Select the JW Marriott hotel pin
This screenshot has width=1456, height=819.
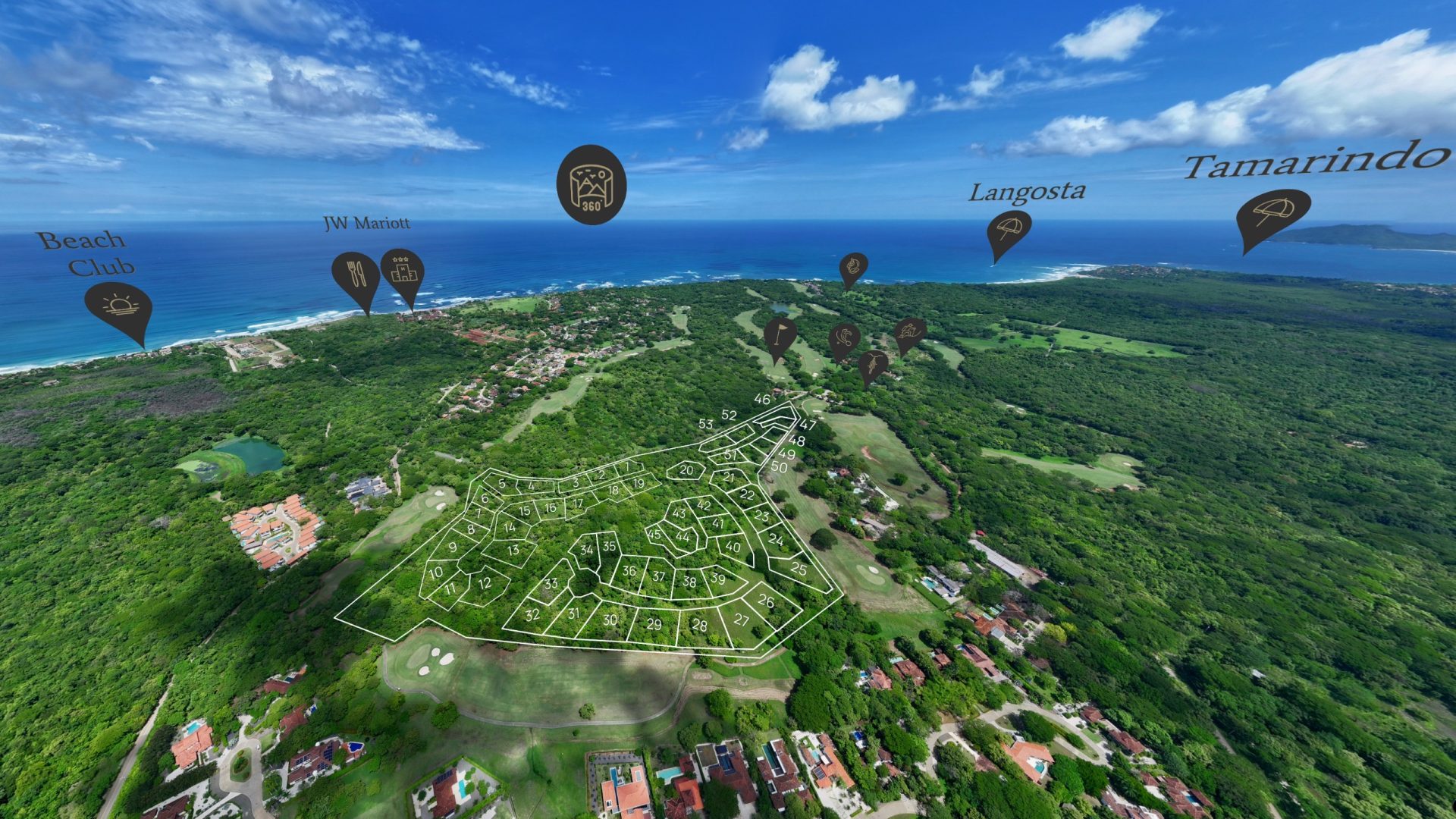[402, 271]
